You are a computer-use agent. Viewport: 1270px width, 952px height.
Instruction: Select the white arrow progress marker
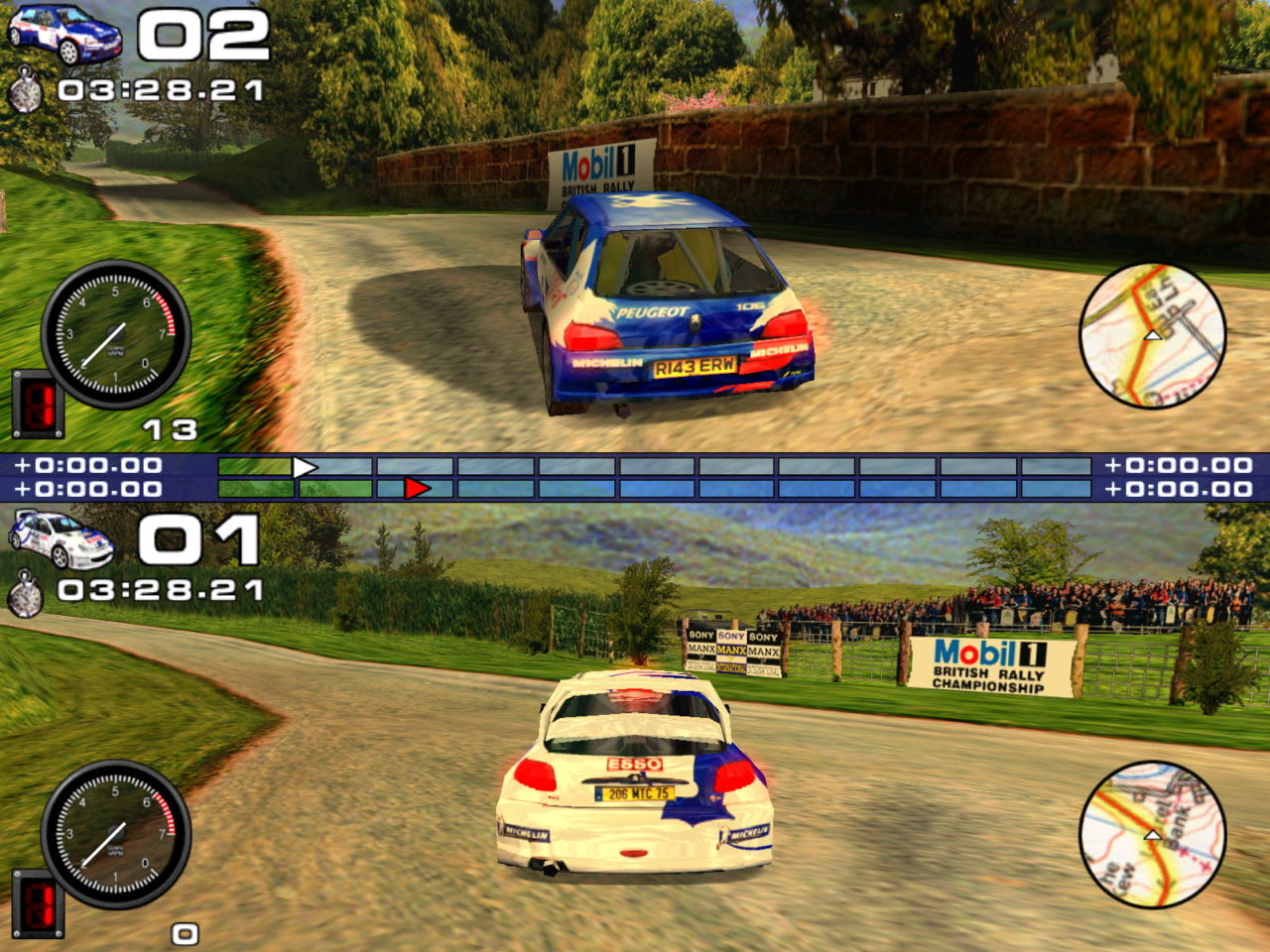tap(305, 467)
